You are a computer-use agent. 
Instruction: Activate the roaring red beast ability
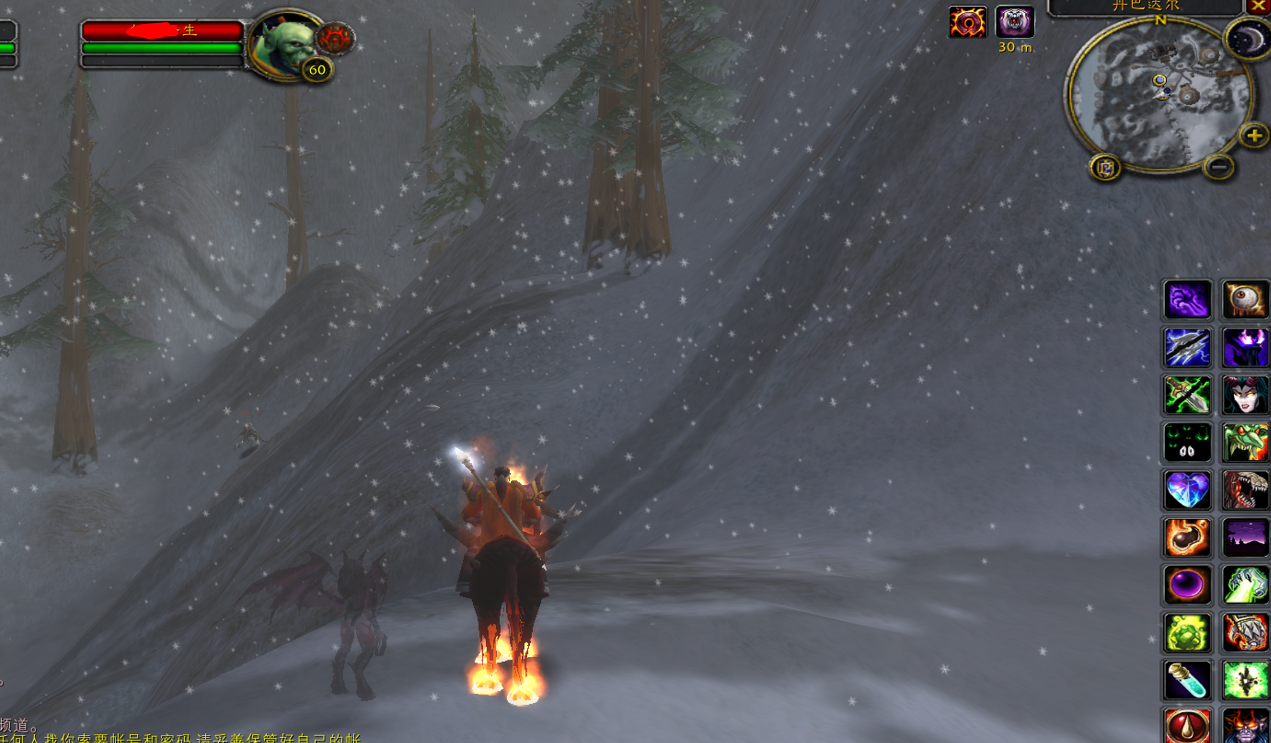1246,491
